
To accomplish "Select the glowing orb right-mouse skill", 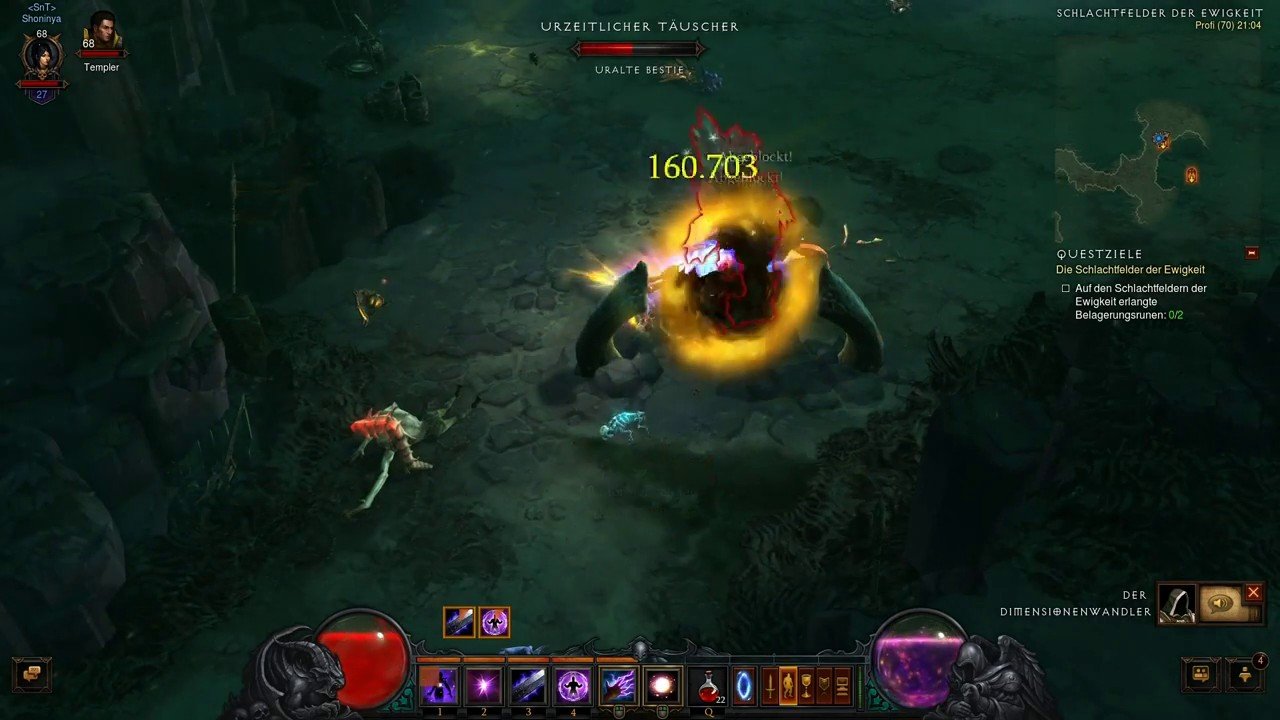I will [x=662, y=686].
